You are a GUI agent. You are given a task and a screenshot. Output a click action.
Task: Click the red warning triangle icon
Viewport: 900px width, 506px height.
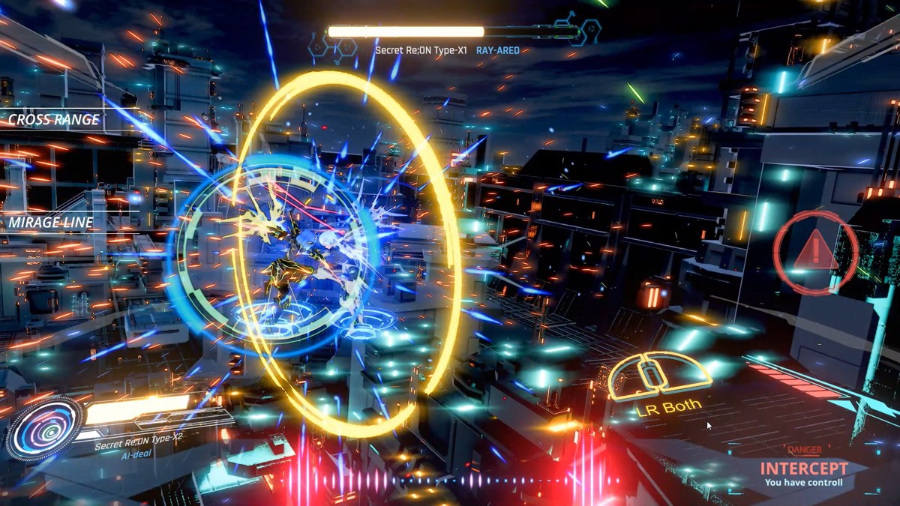pyautogui.click(x=816, y=248)
